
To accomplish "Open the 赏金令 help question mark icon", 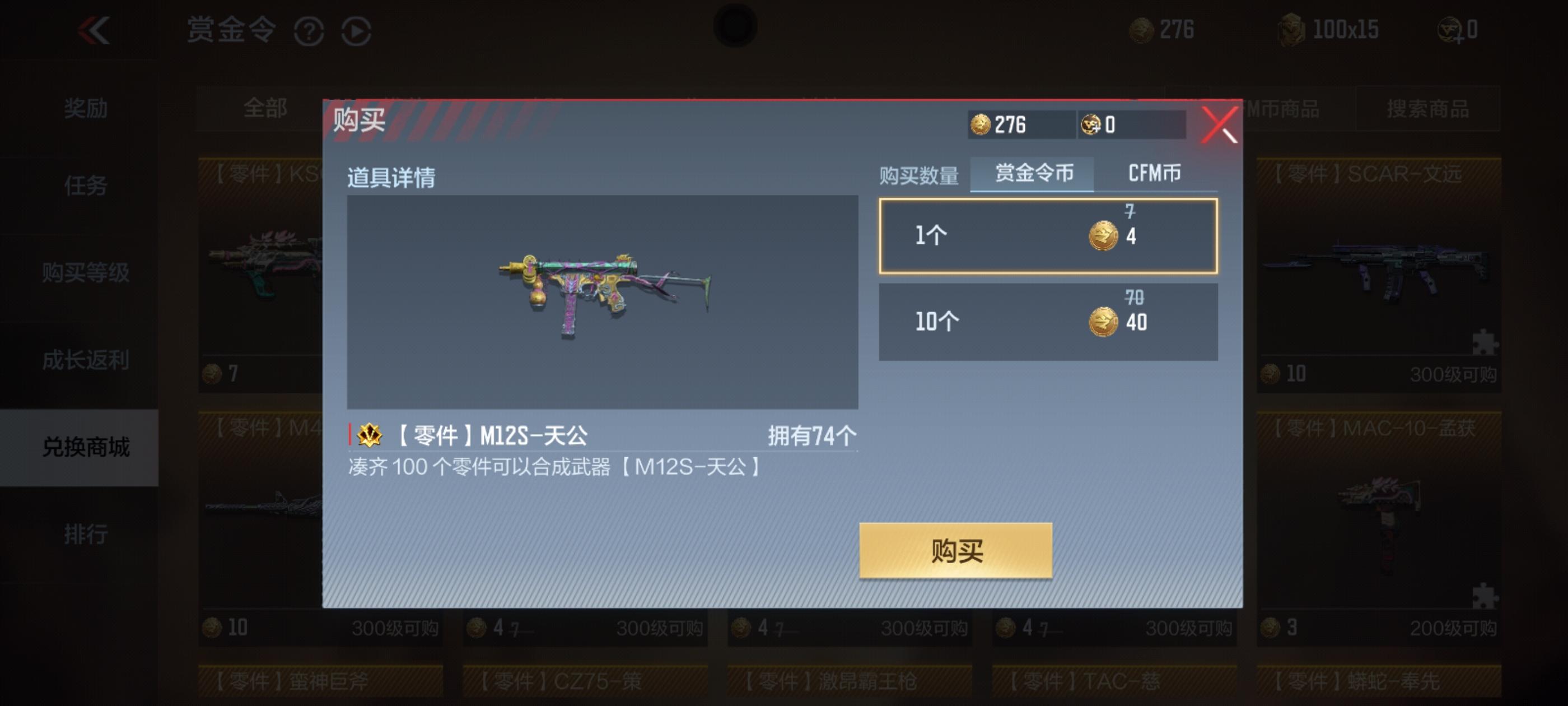I will (310, 32).
